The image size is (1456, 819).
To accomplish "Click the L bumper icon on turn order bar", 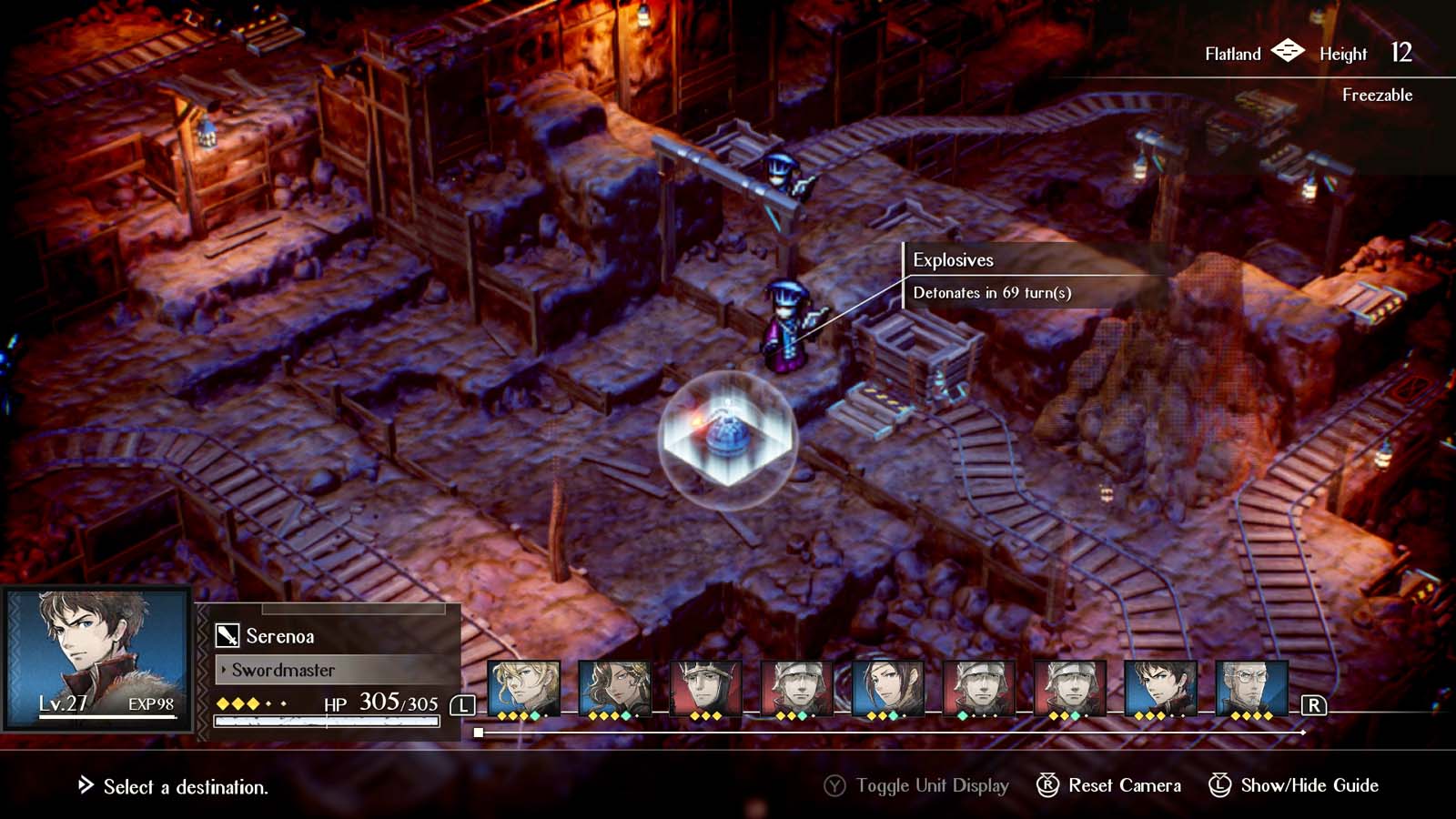I will pyautogui.click(x=462, y=703).
